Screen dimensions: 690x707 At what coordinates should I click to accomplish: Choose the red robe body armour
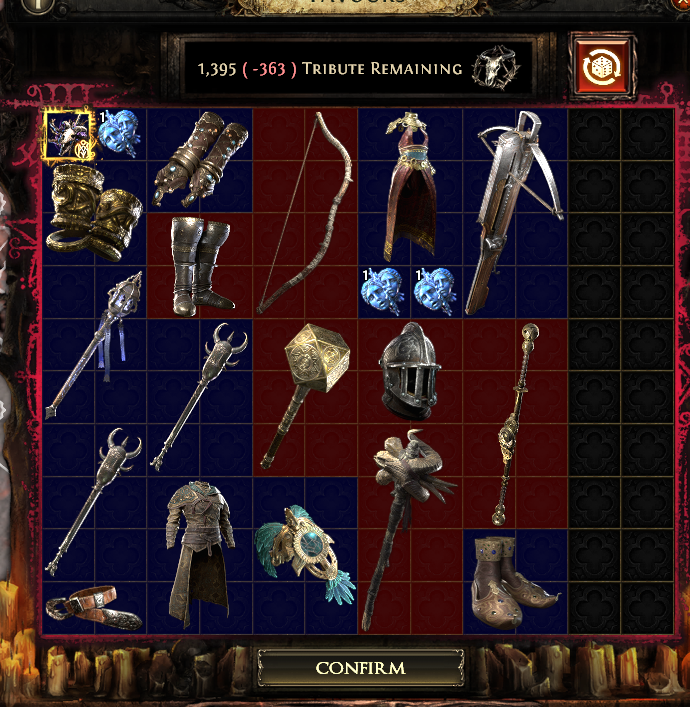point(410,187)
